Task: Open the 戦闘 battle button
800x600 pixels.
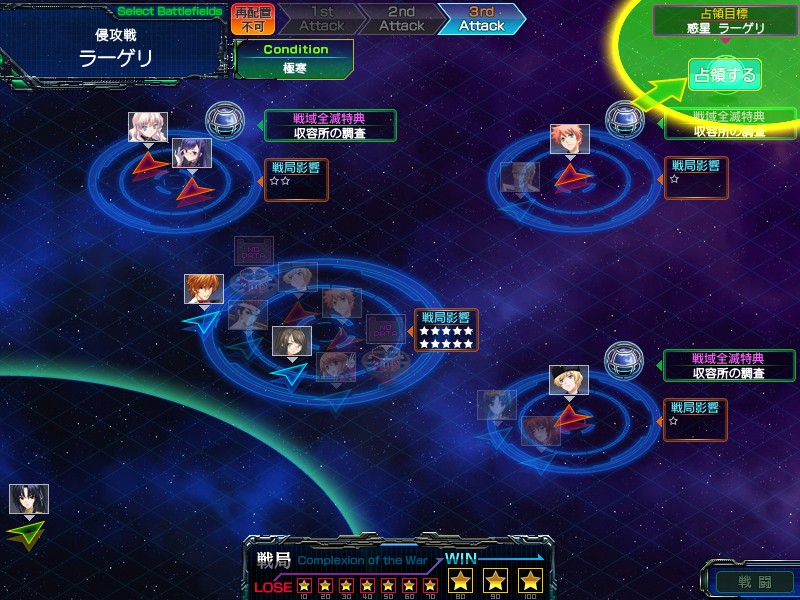Action: (755, 579)
